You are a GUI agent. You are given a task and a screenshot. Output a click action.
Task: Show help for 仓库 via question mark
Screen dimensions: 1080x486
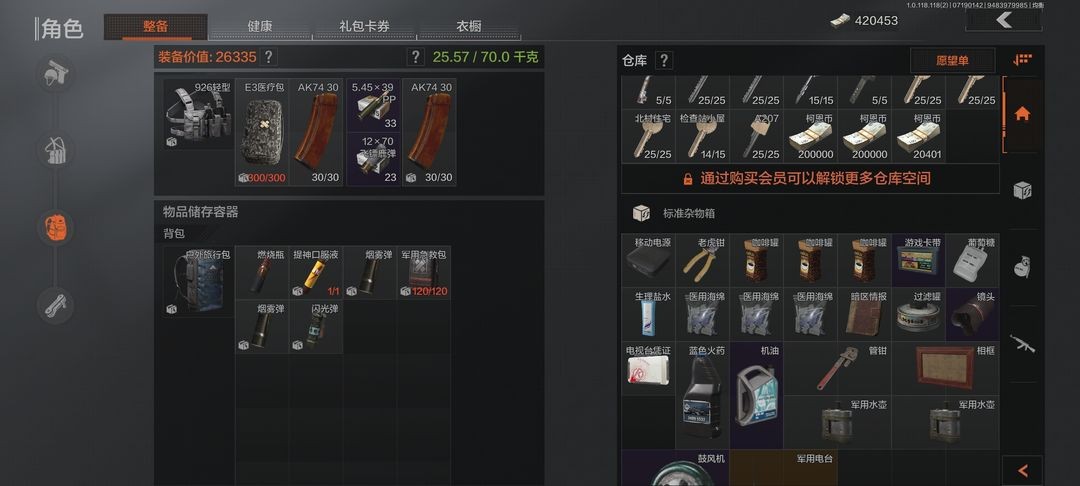click(x=664, y=61)
